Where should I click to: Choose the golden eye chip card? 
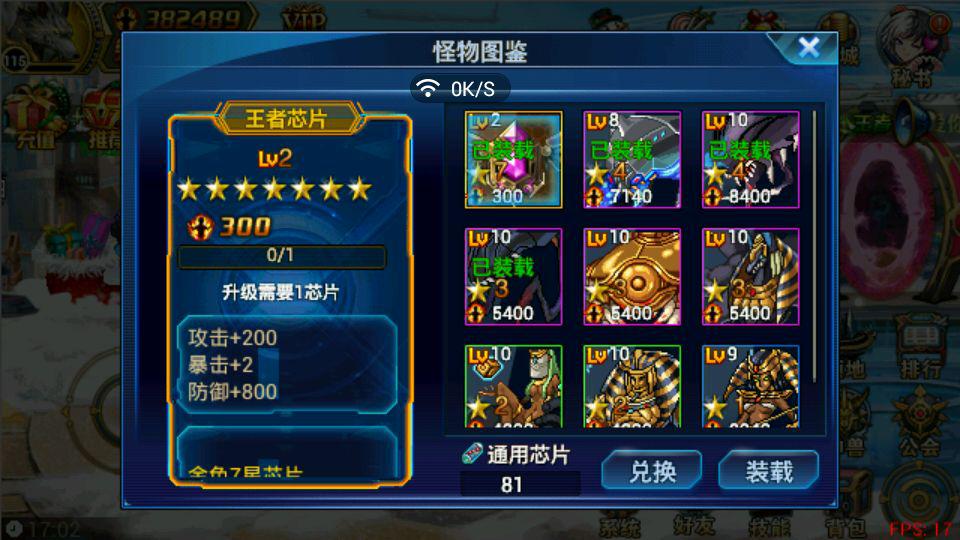pyautogui.click(x=632, y=276)
